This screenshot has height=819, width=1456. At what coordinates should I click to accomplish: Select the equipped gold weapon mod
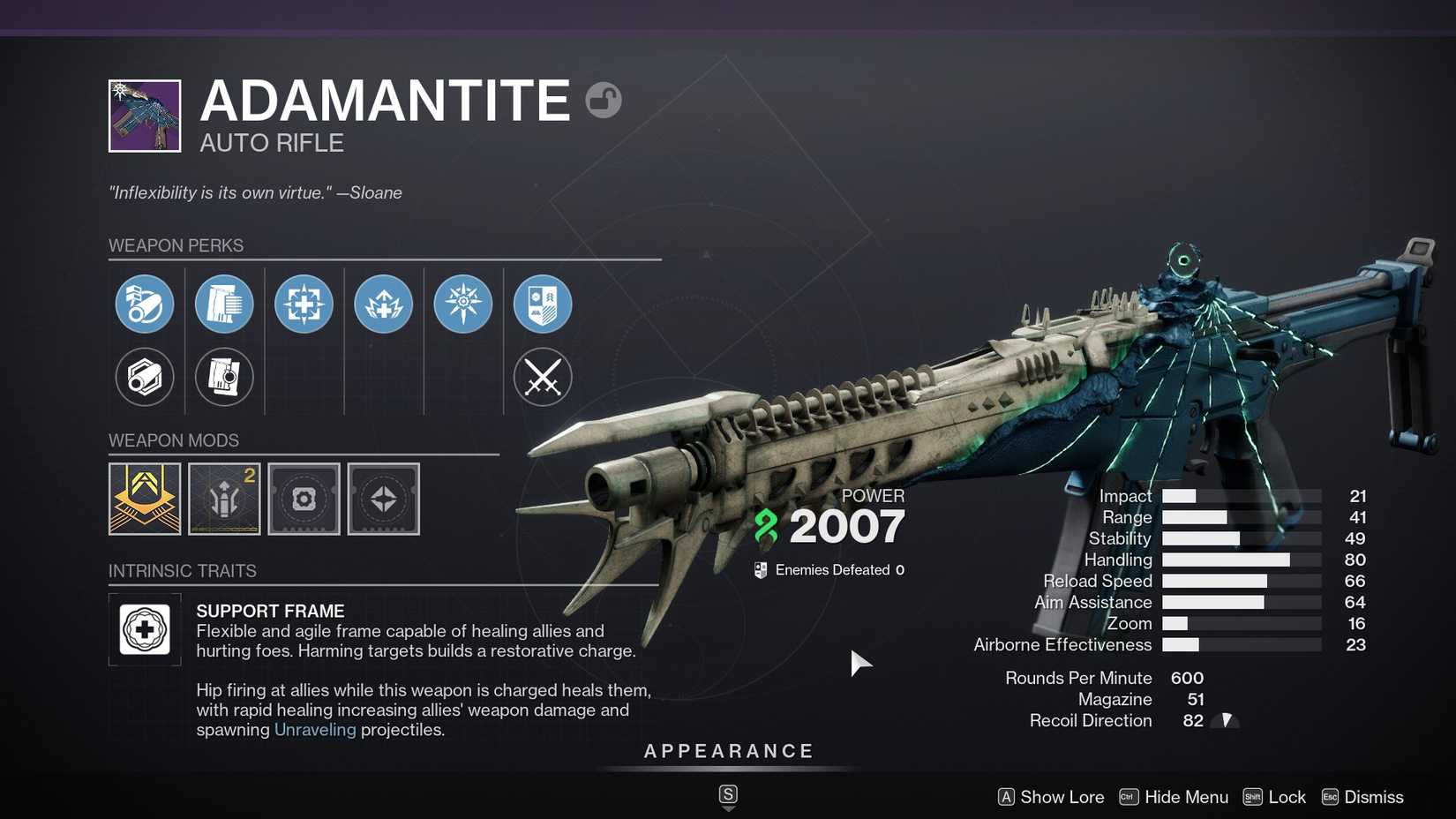click(144, 499)
